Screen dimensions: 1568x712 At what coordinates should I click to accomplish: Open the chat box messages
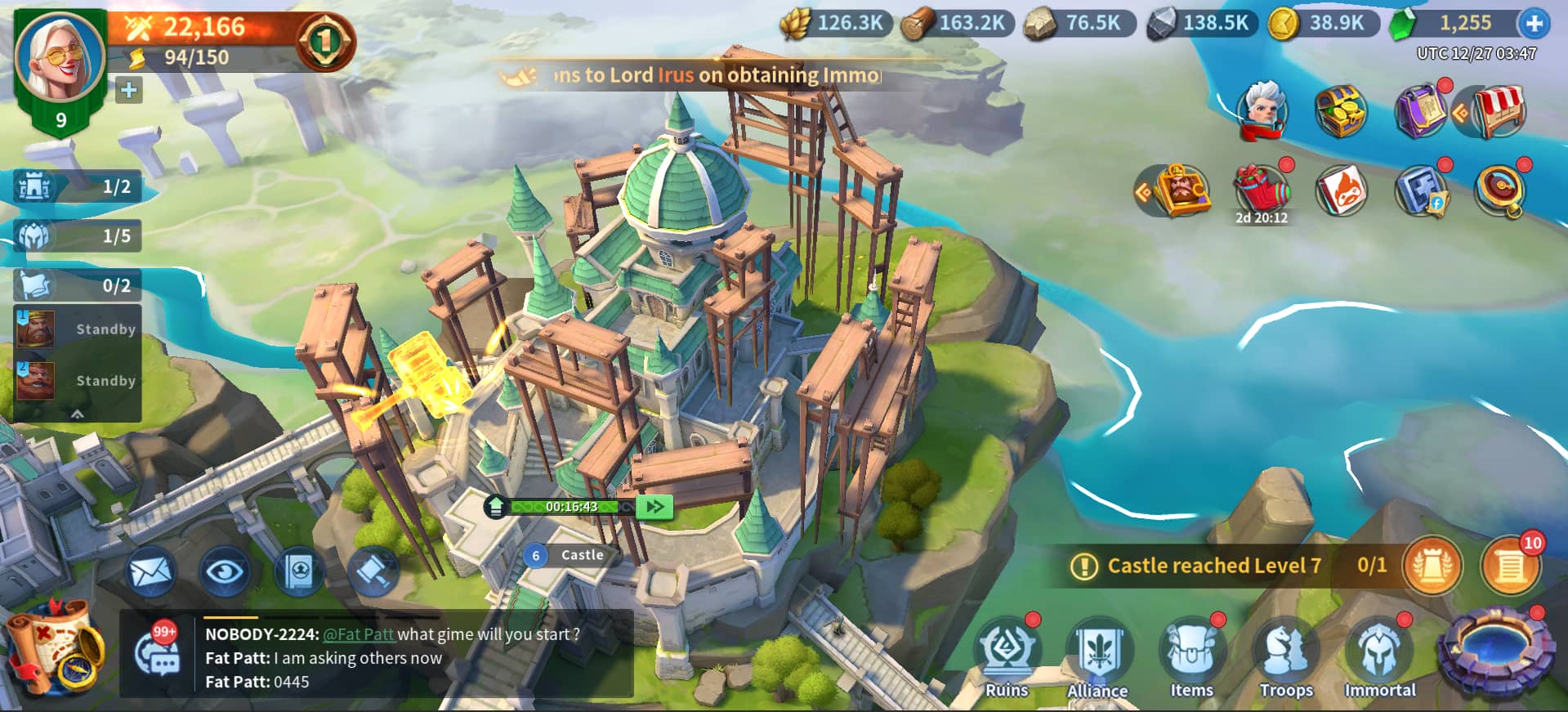[392, 657]
